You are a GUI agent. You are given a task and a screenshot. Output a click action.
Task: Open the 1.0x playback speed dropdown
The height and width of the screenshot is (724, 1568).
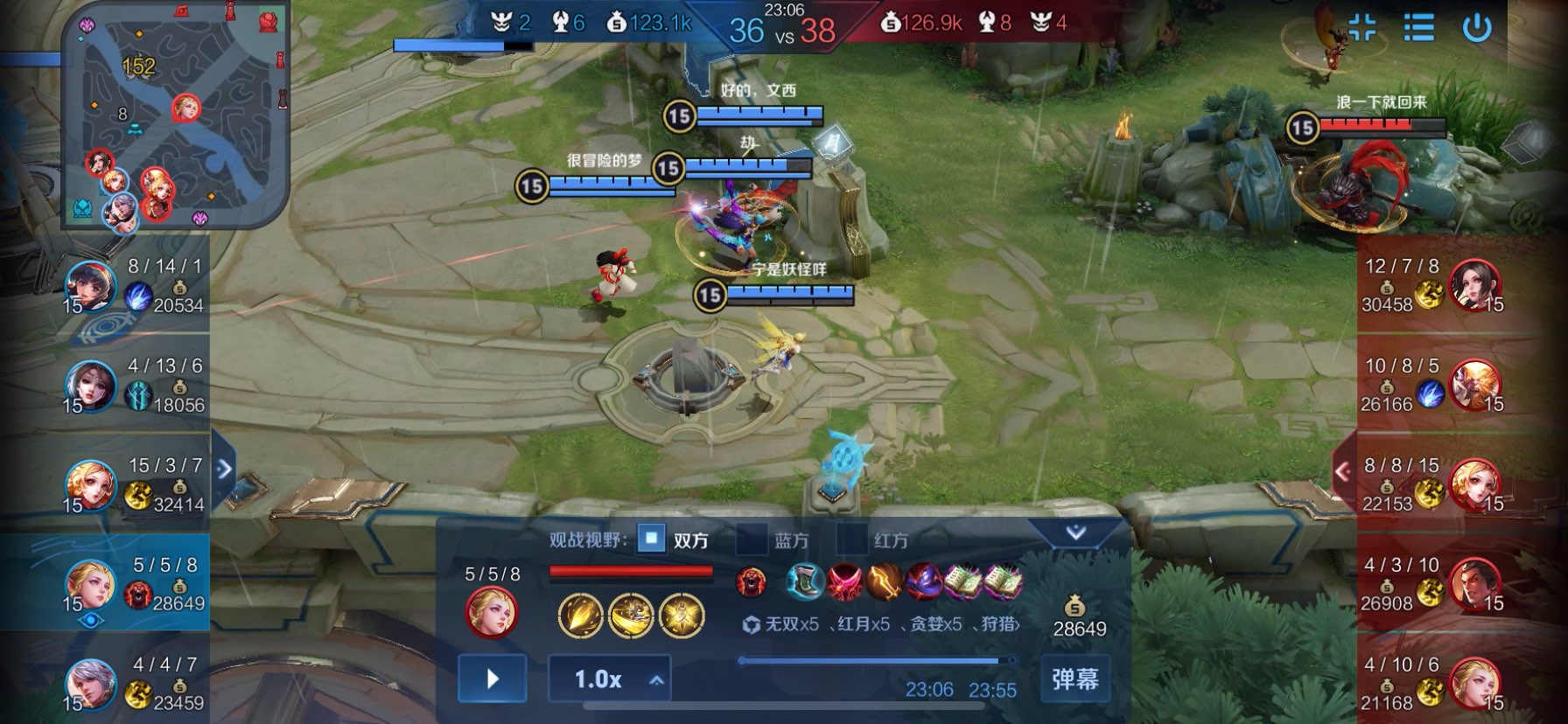point(609,679)
